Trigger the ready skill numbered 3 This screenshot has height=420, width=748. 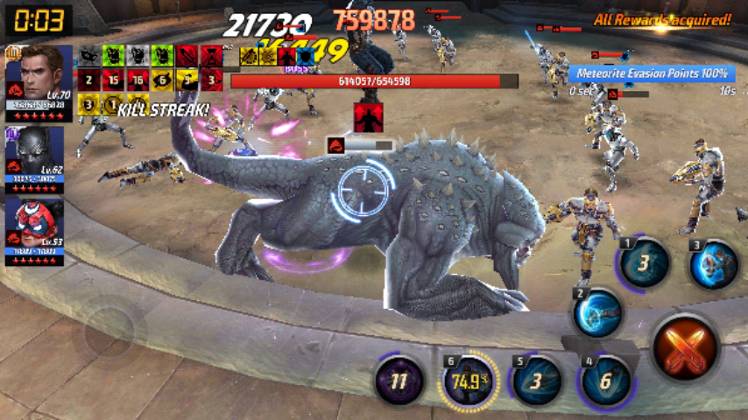point(714,264)
